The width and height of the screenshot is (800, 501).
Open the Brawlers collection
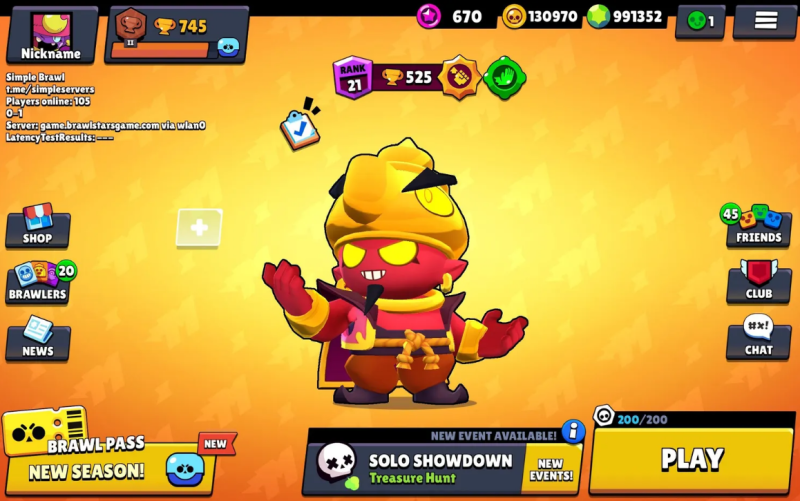38,282
